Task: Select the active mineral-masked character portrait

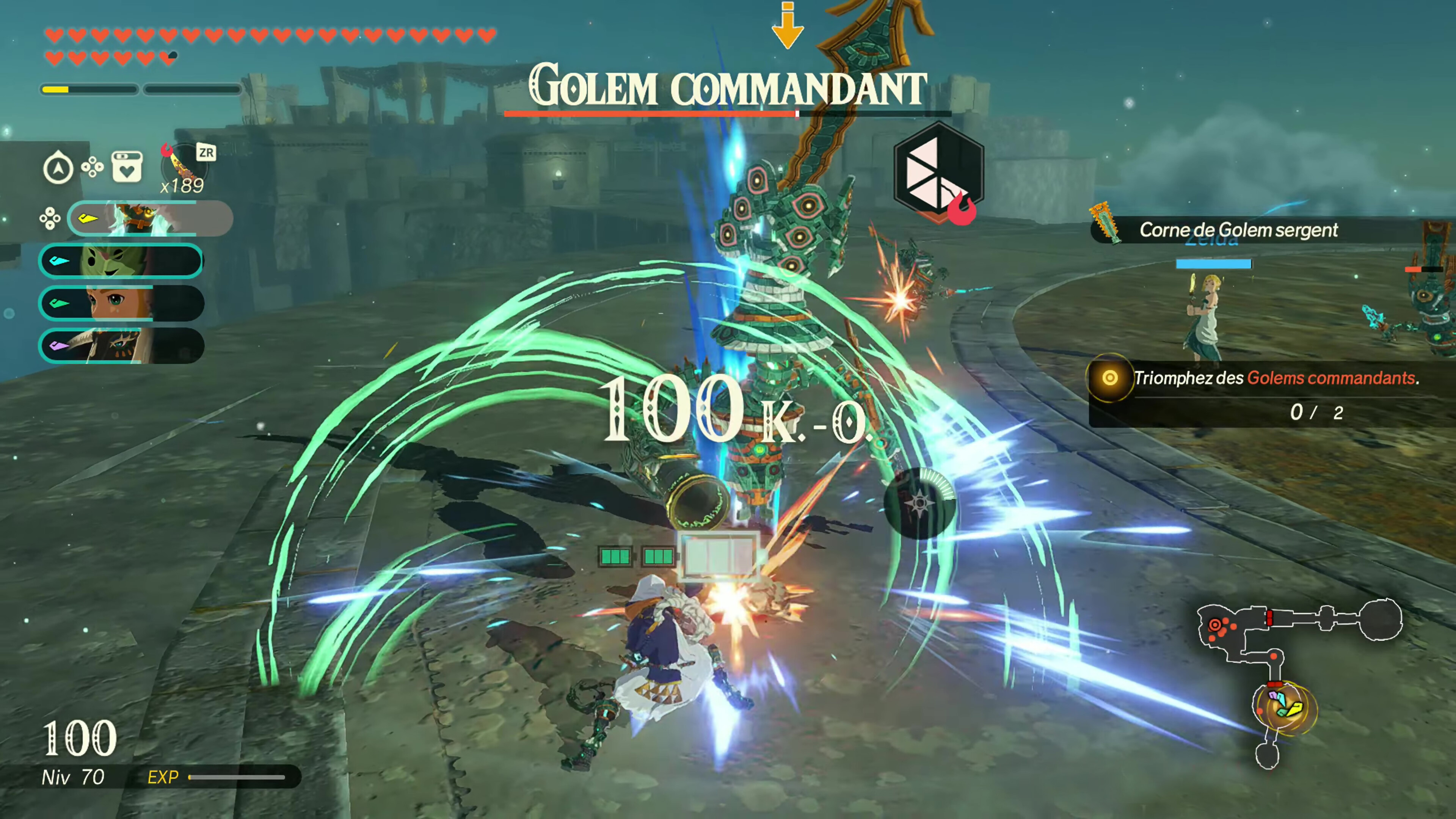Action: (x=150, y=218)
